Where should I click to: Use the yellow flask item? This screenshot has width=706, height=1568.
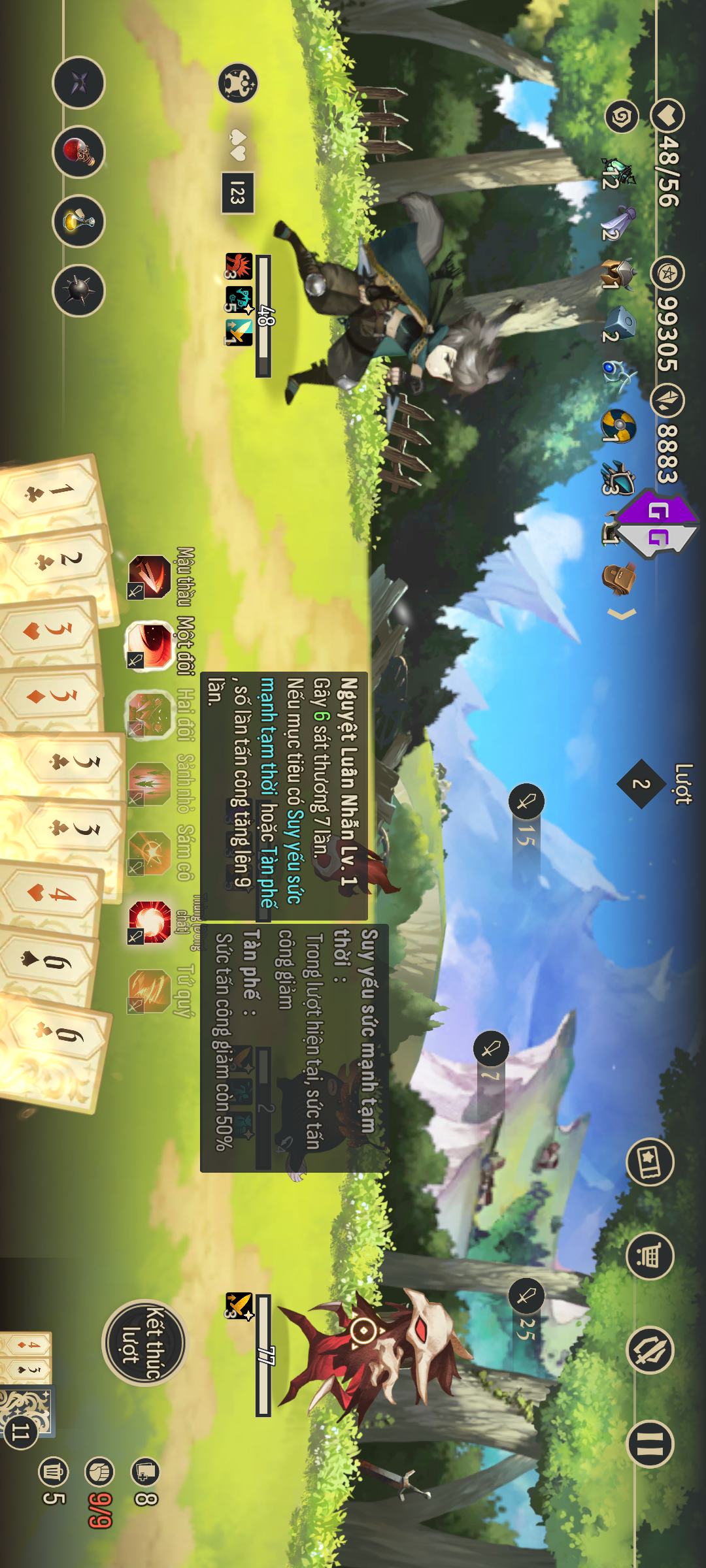[78, 221]
